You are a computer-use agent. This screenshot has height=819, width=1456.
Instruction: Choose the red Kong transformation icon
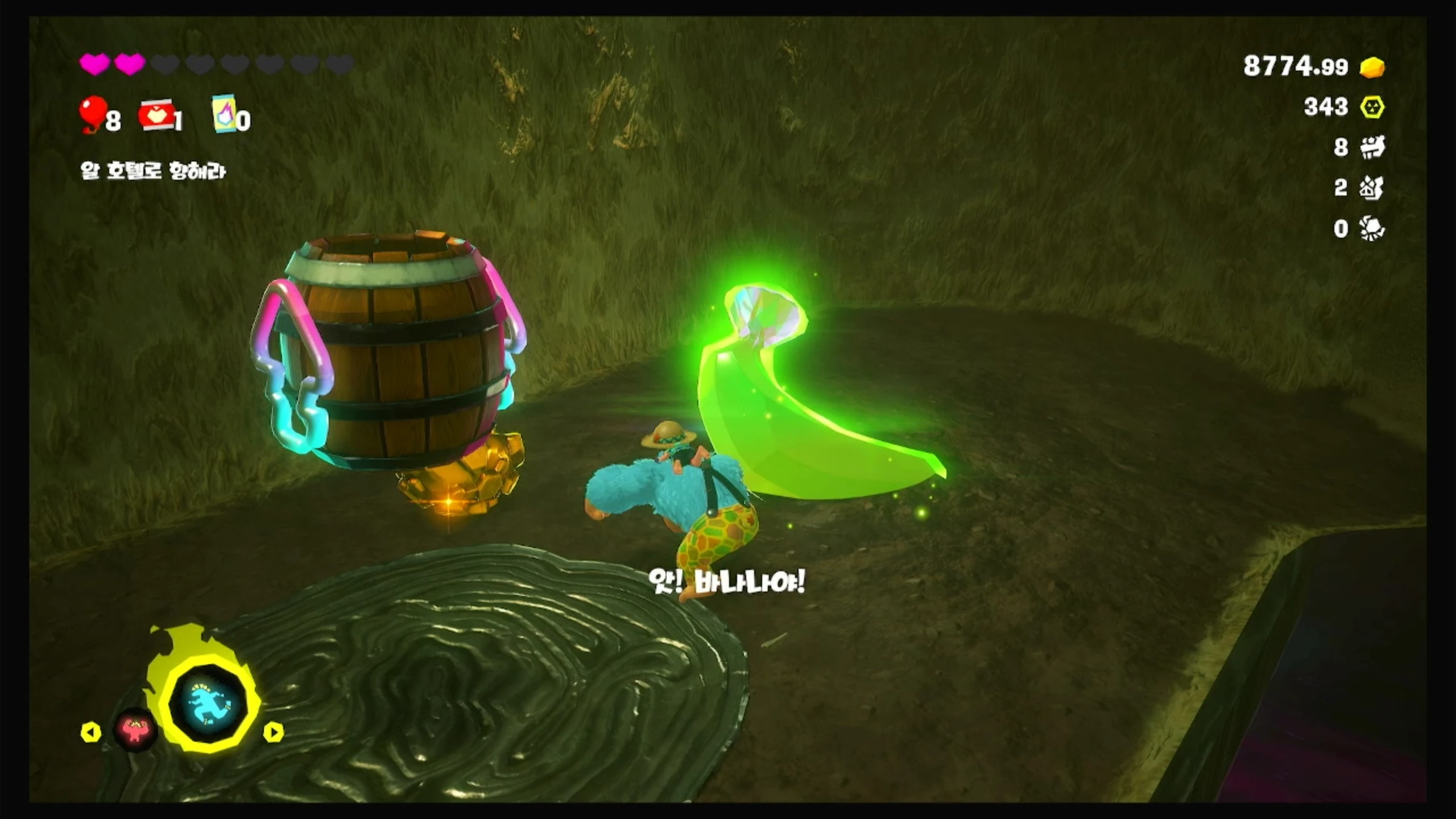[135, 730]
